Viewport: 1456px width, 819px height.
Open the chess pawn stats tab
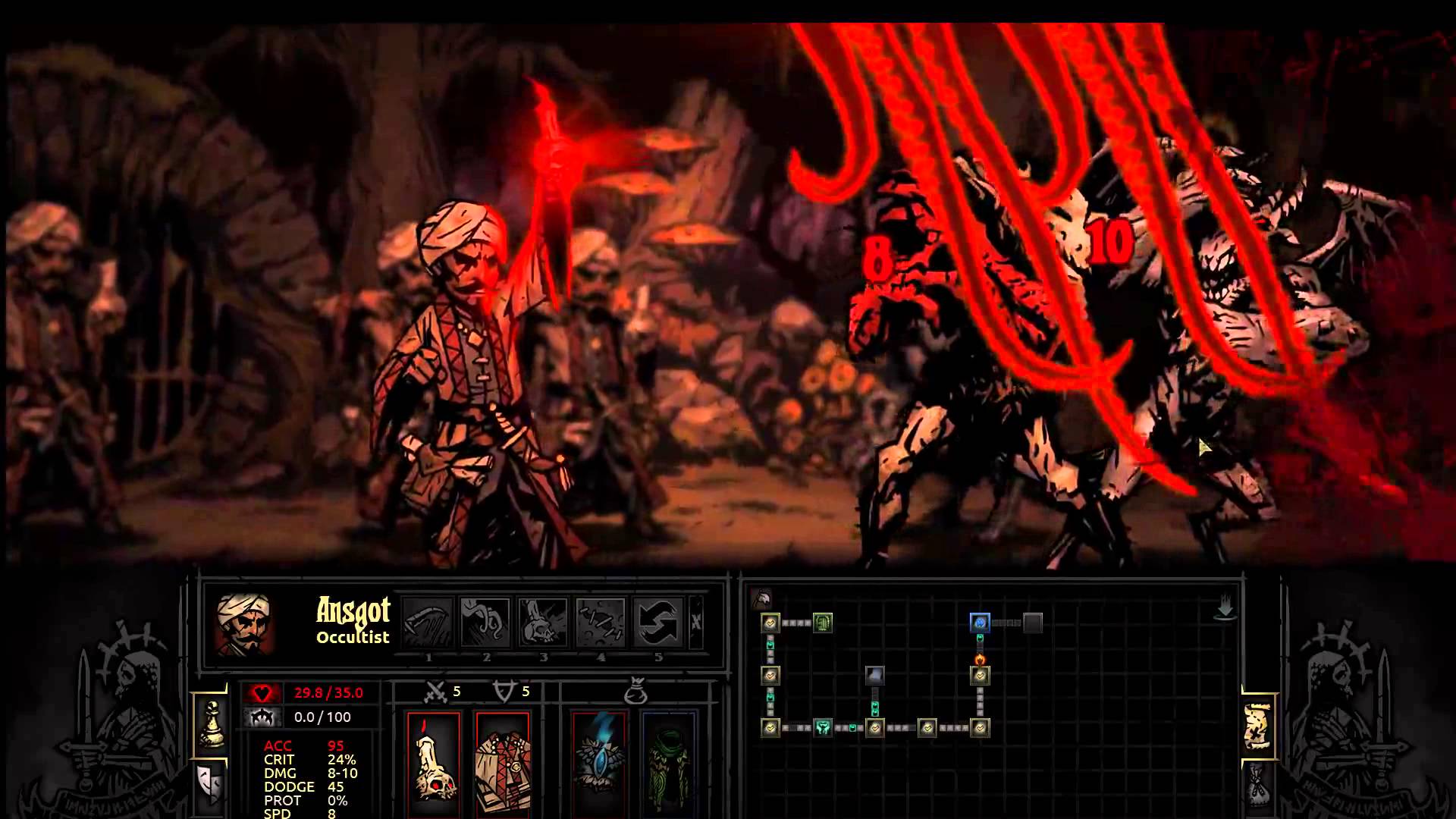tap(211, 723)
